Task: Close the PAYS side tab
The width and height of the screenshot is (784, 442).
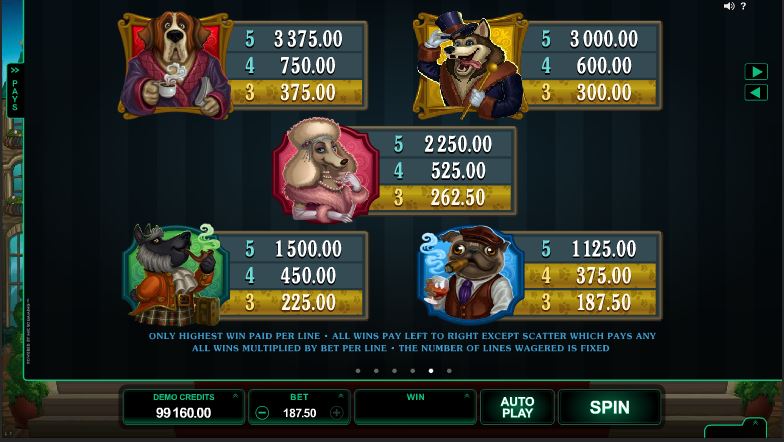Action: 15,90
